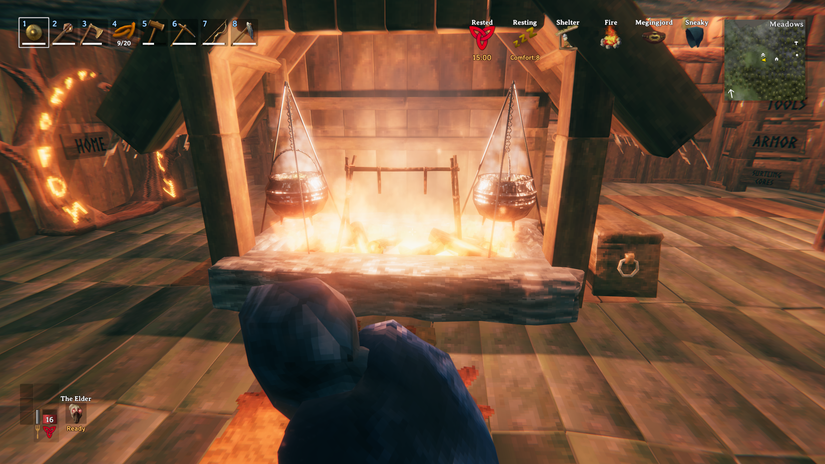Click the Sneaky hood status icon
Screen dimensions: 825x464
695,37
